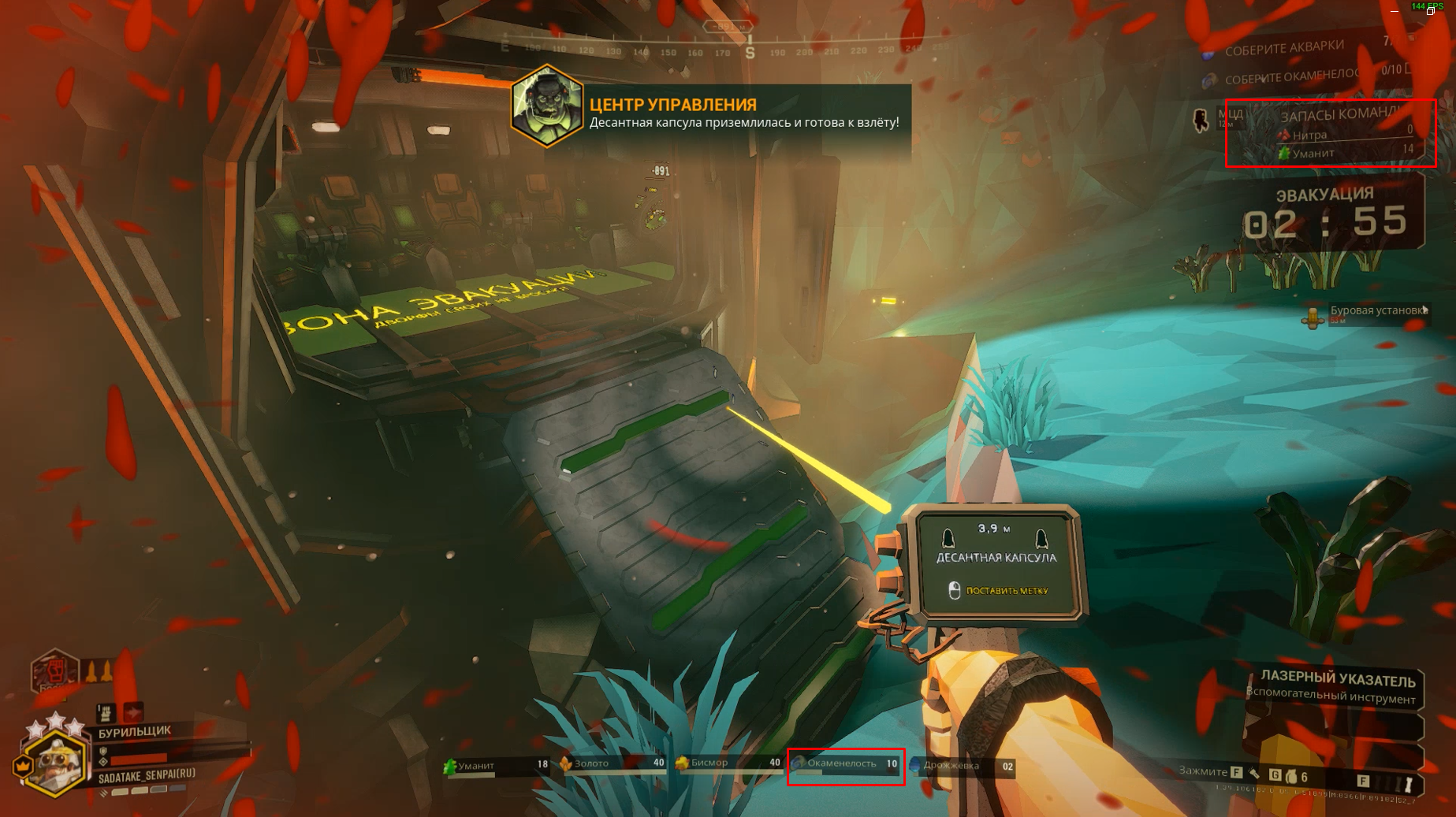Click the flashlight icon
Viewport: 1456px width, 817px height.
1408,784
